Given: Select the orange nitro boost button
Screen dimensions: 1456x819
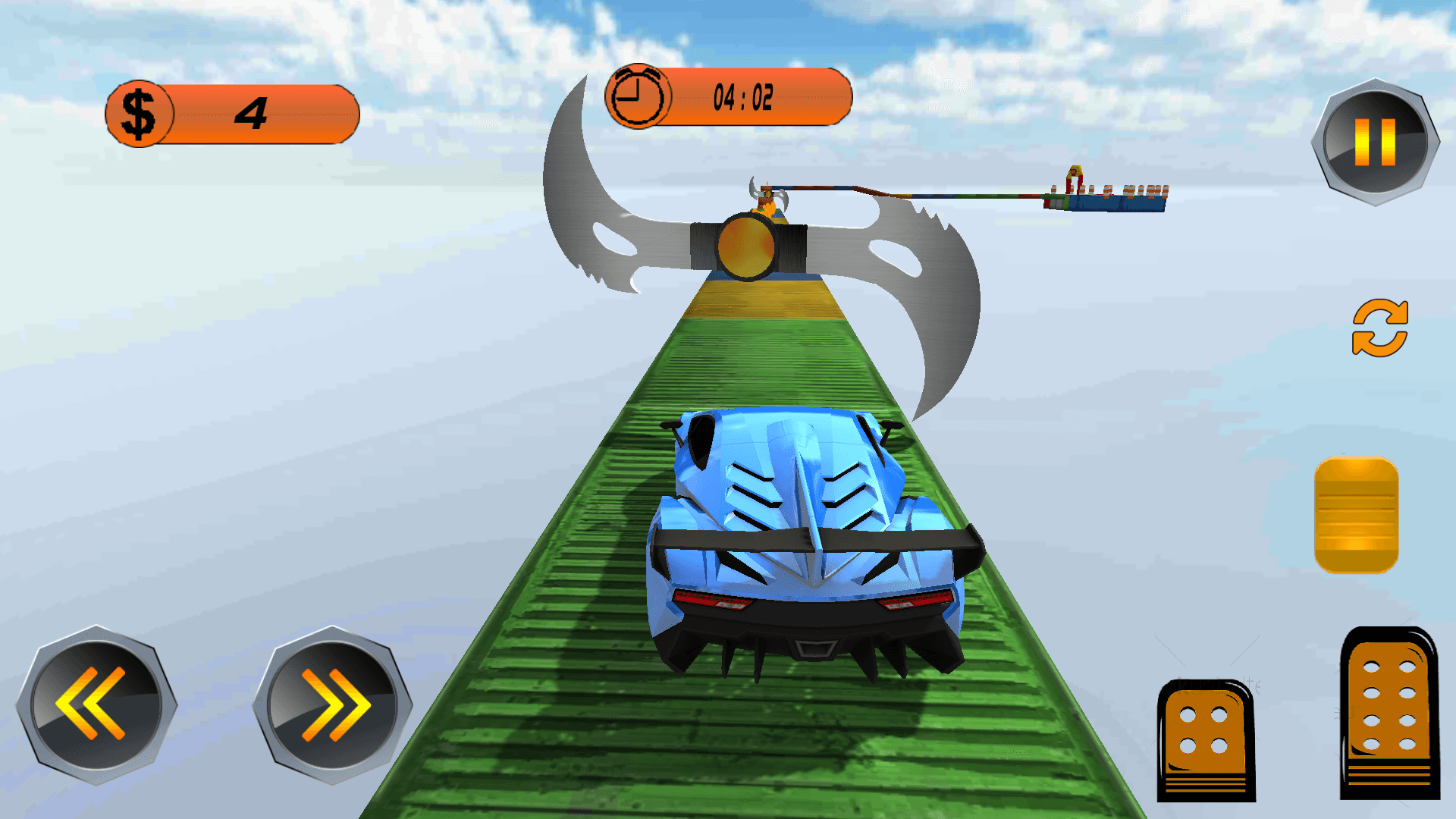Looking at the screenshot, I should [x=1356, y=516].
